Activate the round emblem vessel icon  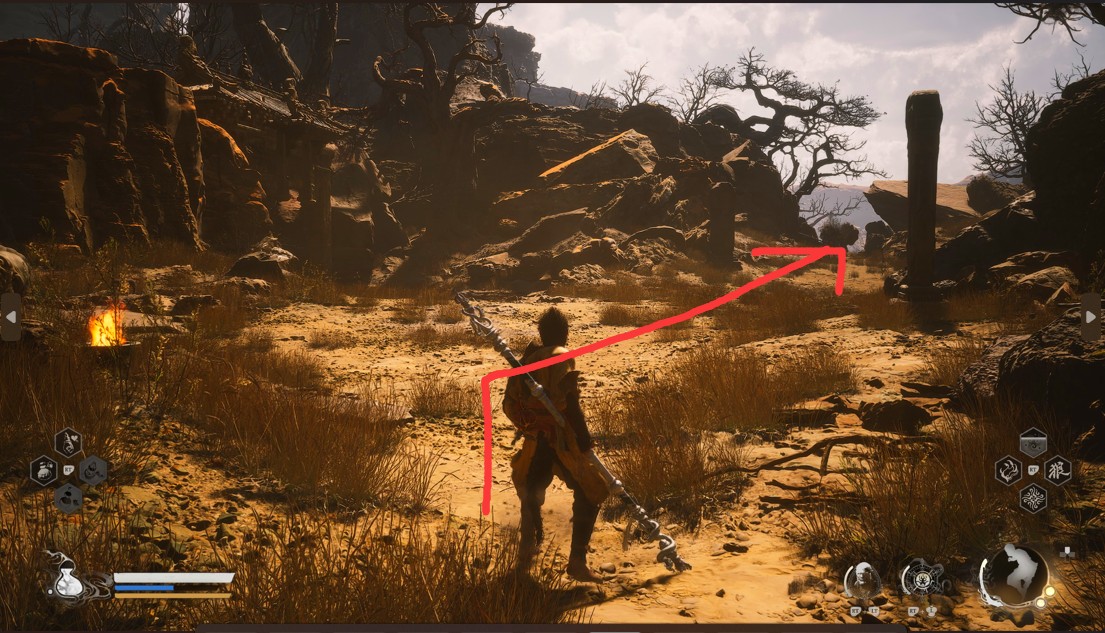click(x=918, y=578)
